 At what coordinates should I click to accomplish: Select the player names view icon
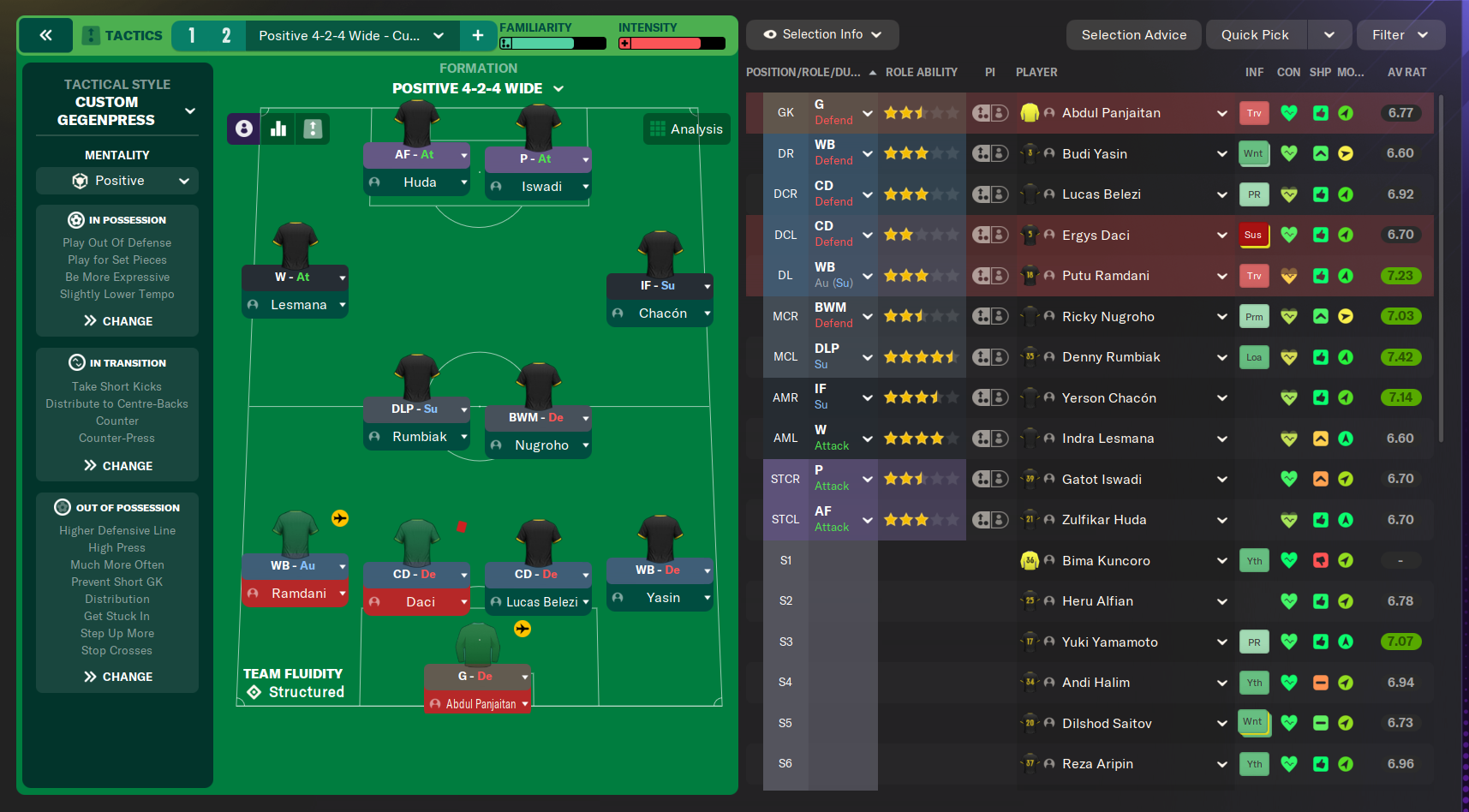pyautogui.click(x=243, y=128)
